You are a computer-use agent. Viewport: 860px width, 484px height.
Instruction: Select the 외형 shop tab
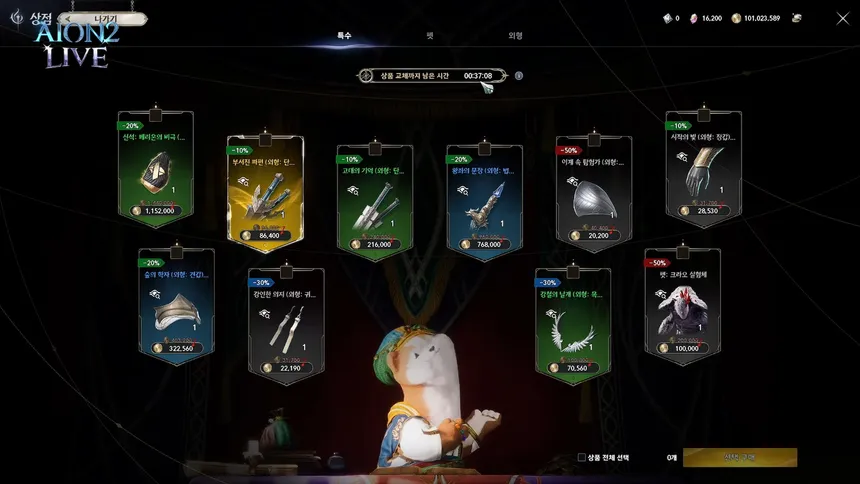pos(515,35)
